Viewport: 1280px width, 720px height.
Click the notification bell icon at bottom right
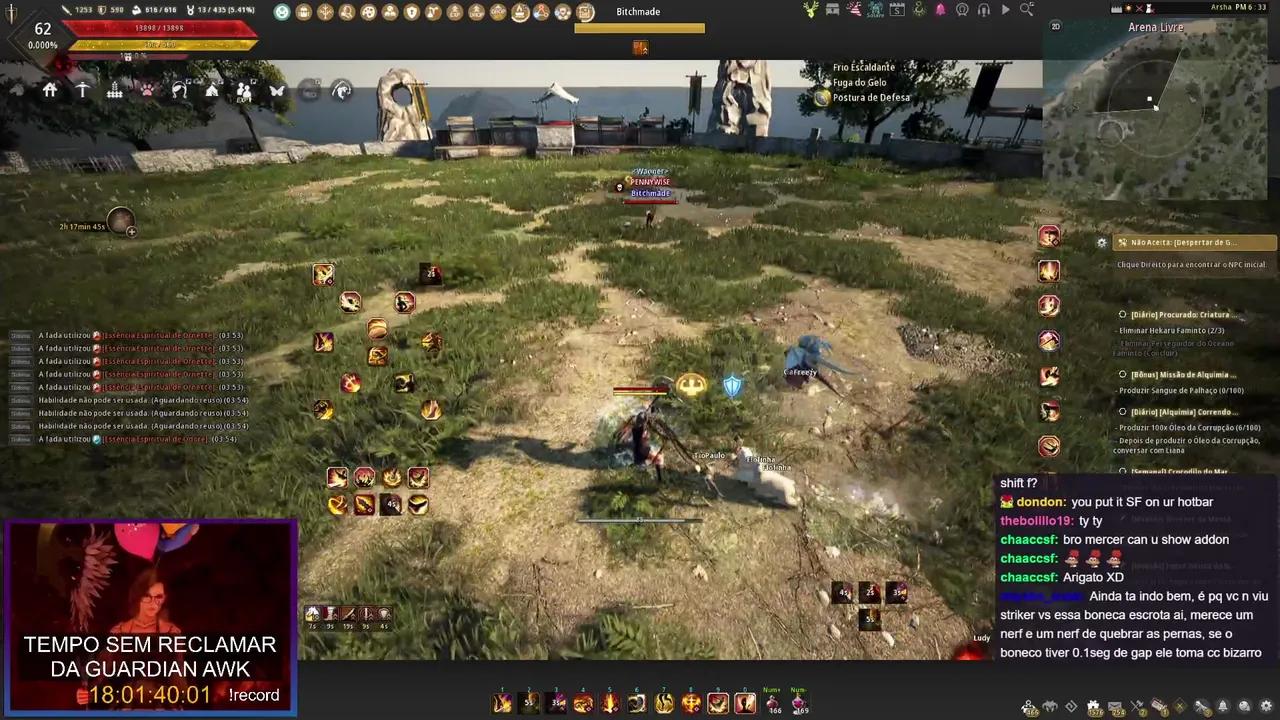click(1223, 706)
